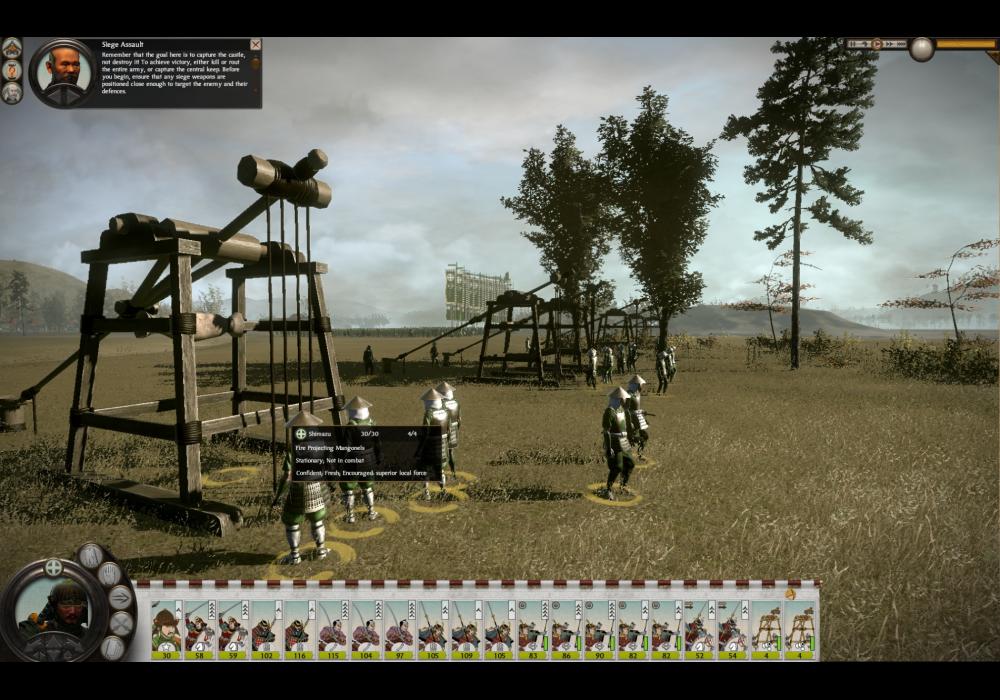Image resolution: width=1000 pixels, height=700 pixels.
Task: Click the castle building icon beside the advisor
Action: [x=12, y=47]
